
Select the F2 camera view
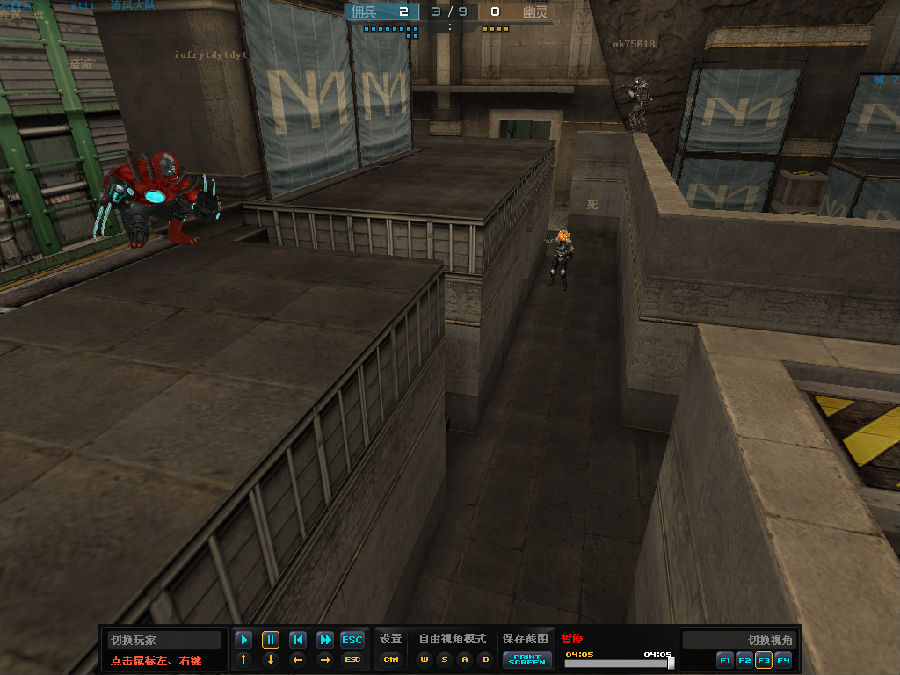(744, 660)
